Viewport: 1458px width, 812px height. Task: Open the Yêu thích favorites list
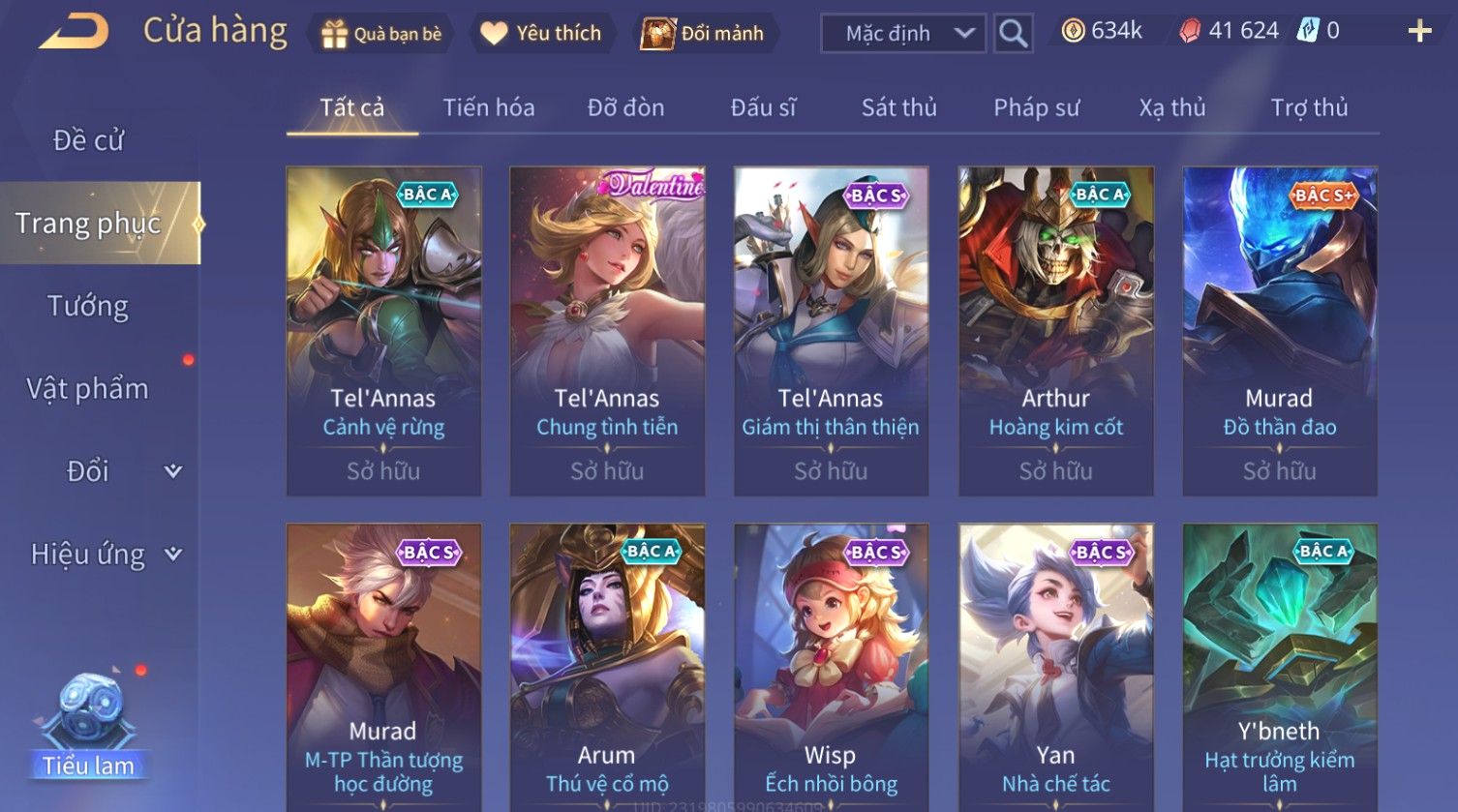[x=541, y=34]
